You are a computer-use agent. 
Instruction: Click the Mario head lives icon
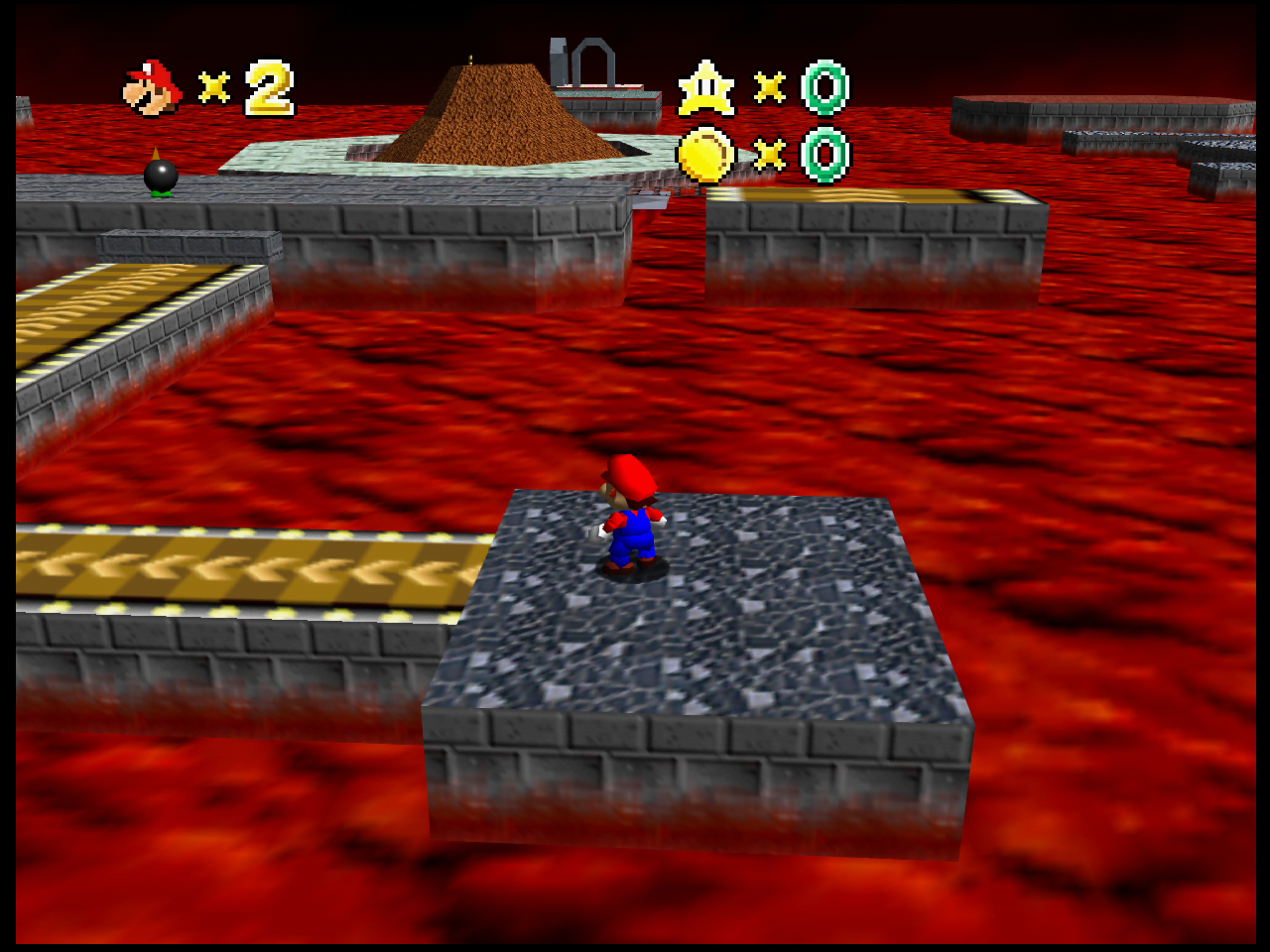point(153,87)
